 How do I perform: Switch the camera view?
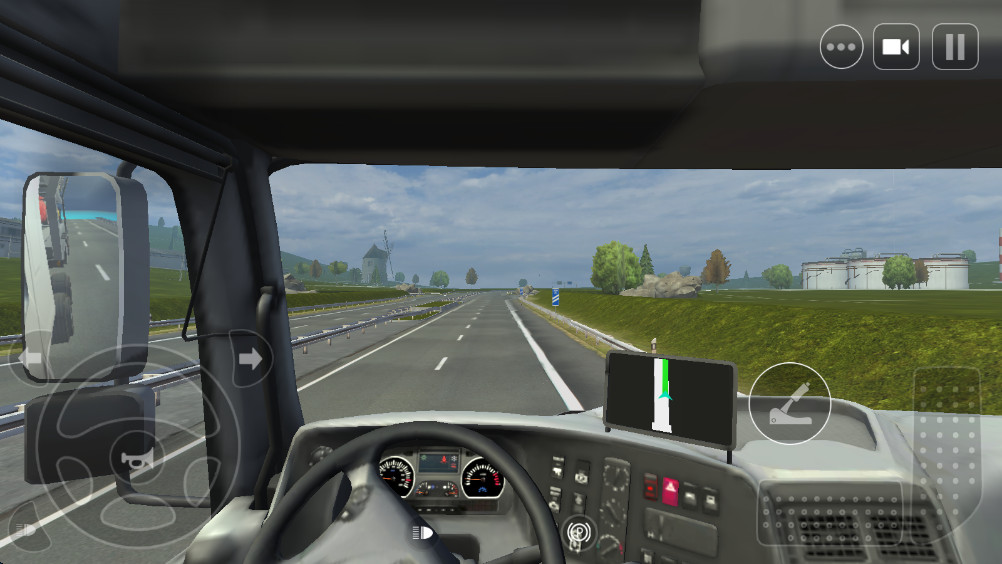click(x=896, y=47)
